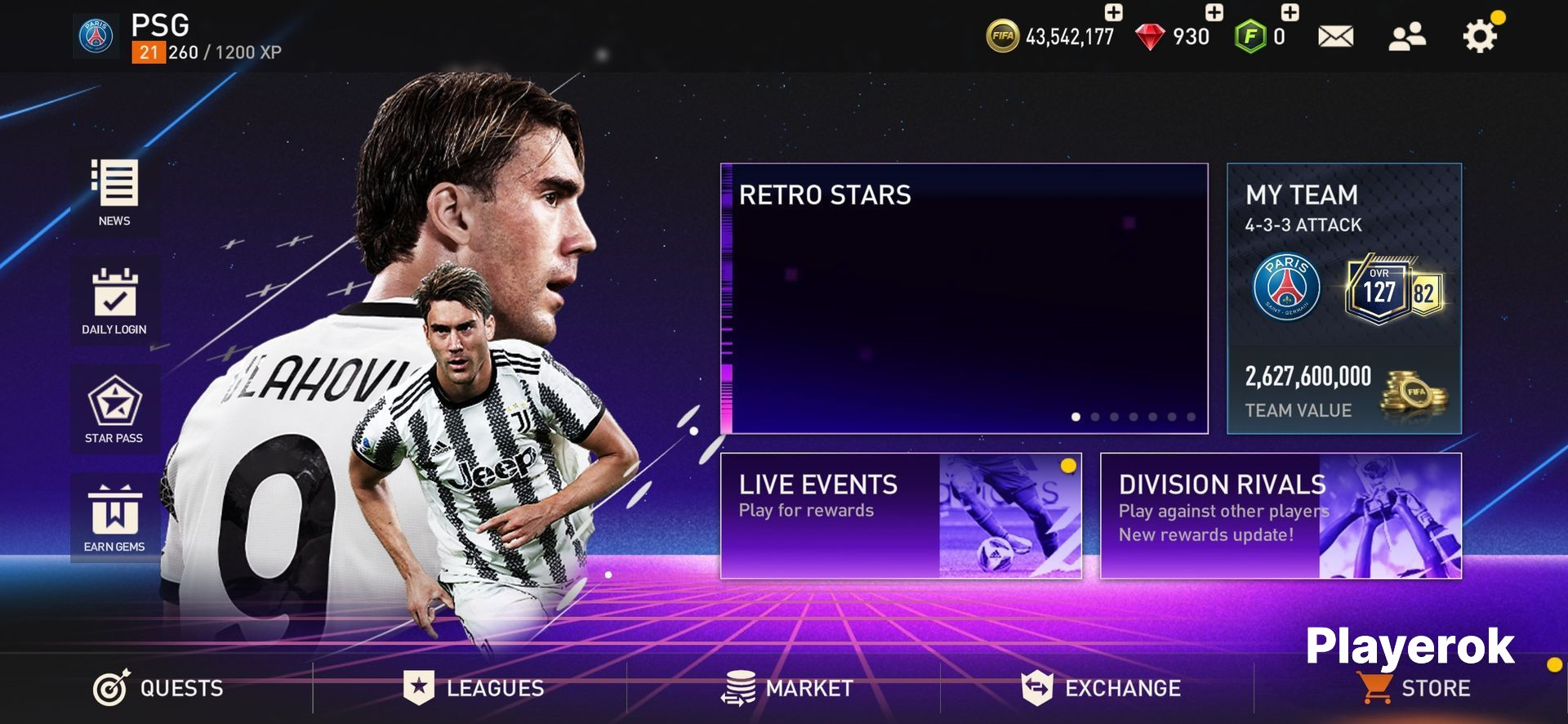
Task: Play Division Rivals
Action: click(x=1281, y=516)
